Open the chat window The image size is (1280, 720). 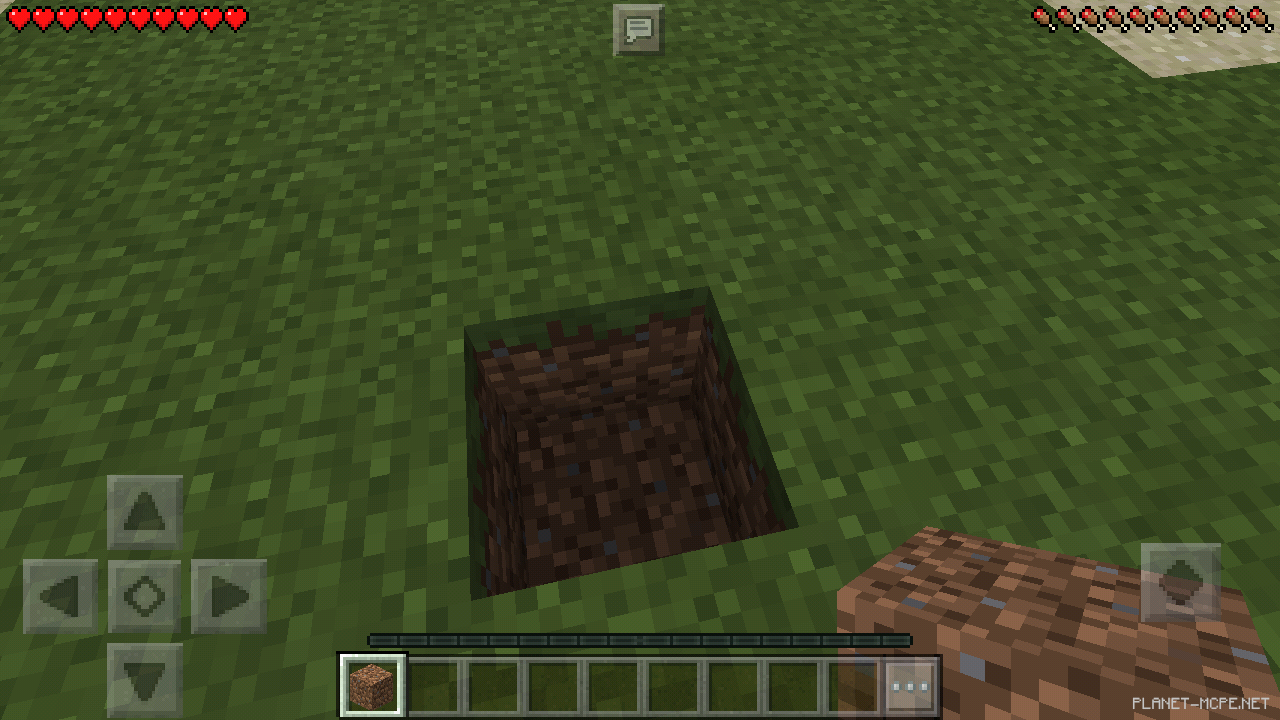tap(639, 28)
